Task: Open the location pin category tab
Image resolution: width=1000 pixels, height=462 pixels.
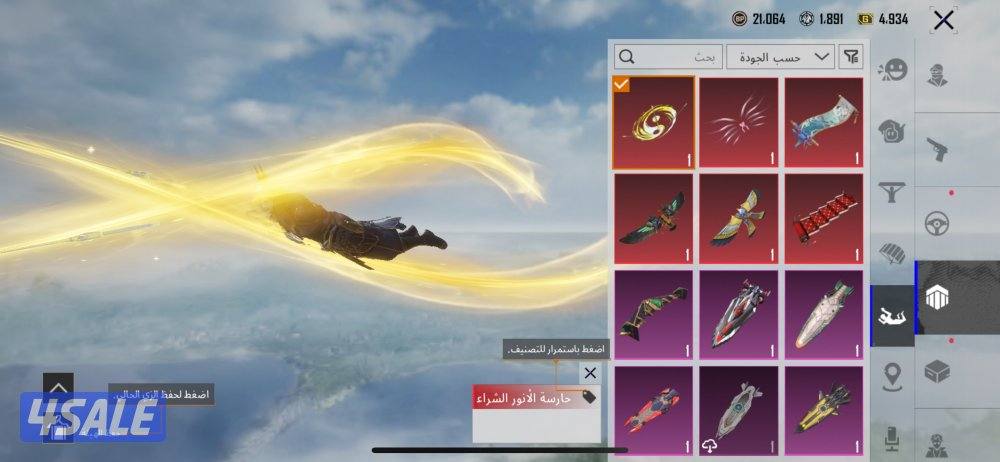Action: tap(891, 377)
